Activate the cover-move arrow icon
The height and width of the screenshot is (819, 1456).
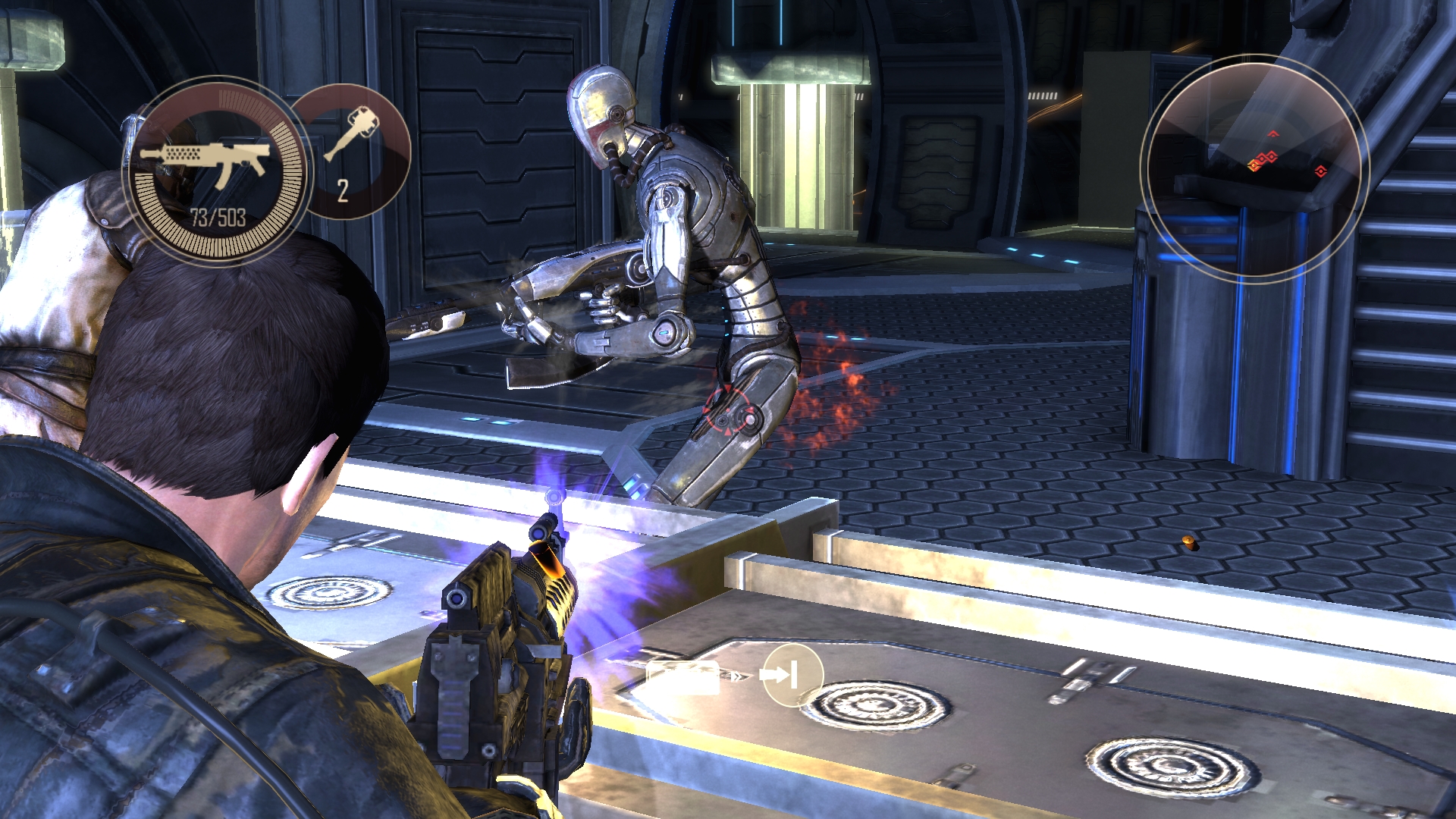coord(792,674)
